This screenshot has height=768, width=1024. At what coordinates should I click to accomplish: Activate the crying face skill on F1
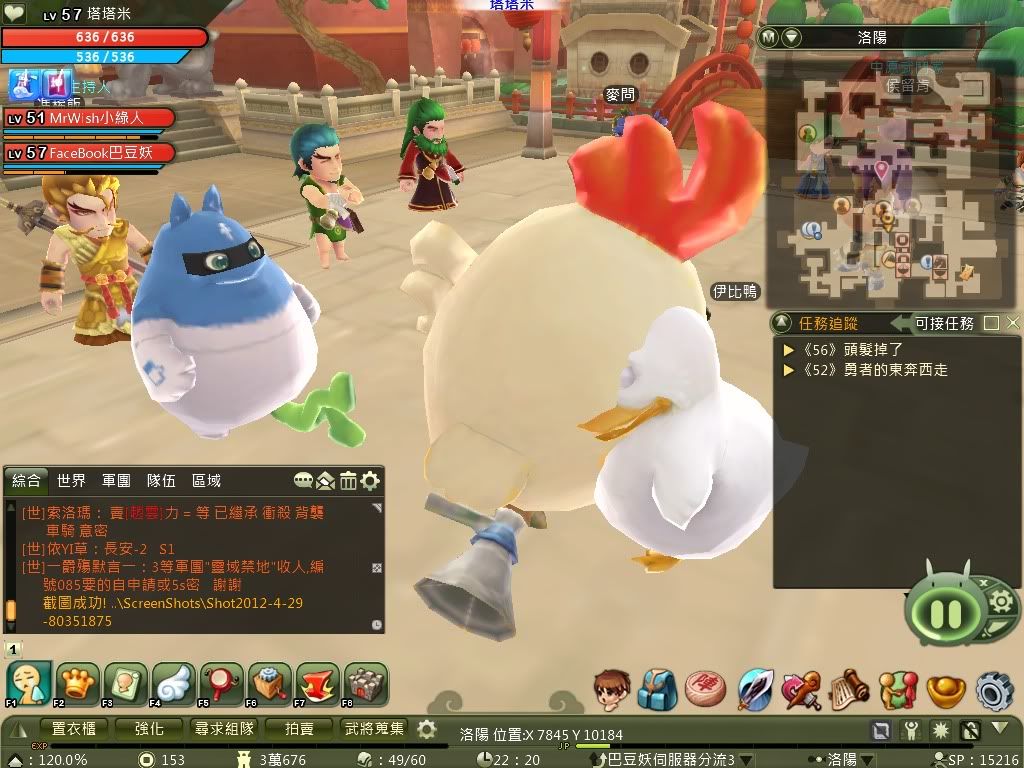(29, 684)
